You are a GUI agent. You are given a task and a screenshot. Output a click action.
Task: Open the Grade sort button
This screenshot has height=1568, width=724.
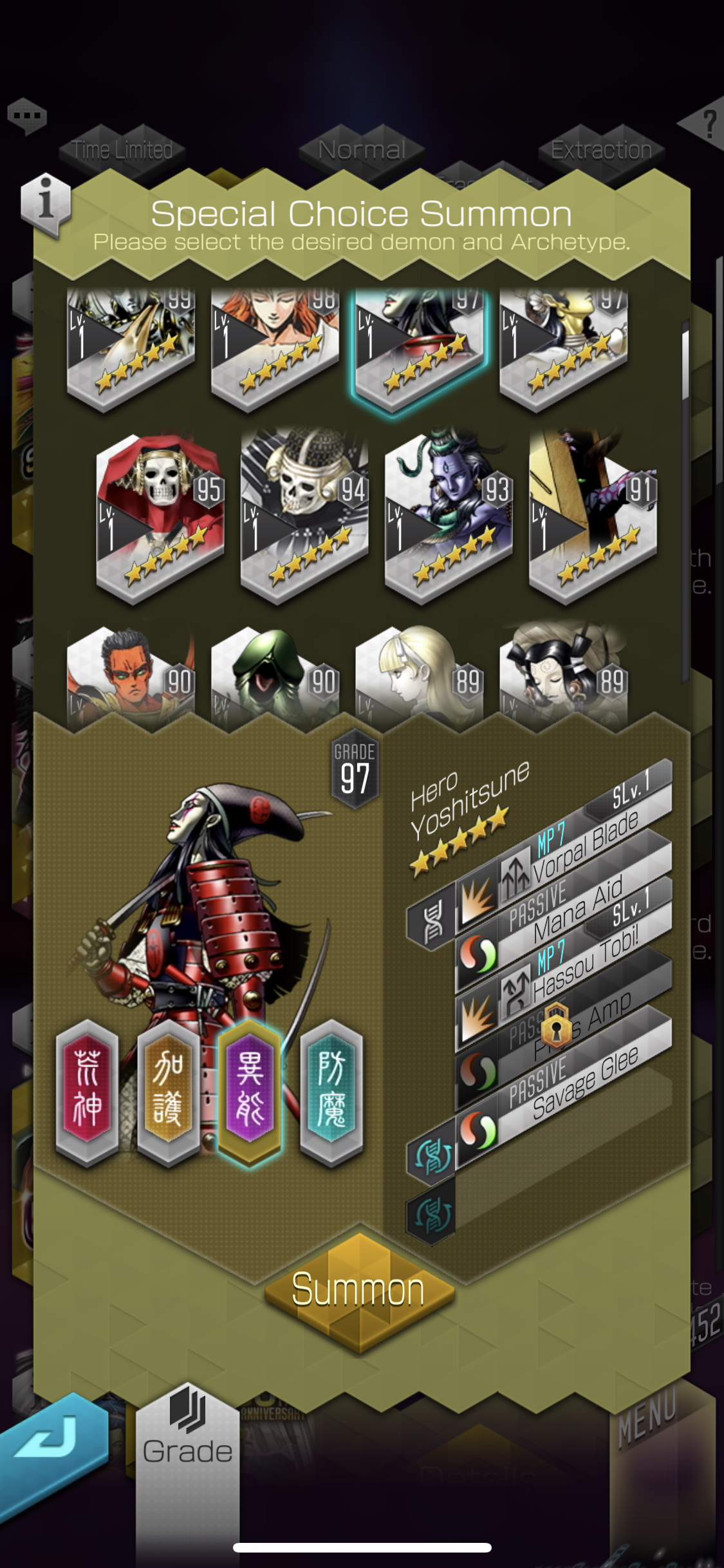(x=187, y=1437)
